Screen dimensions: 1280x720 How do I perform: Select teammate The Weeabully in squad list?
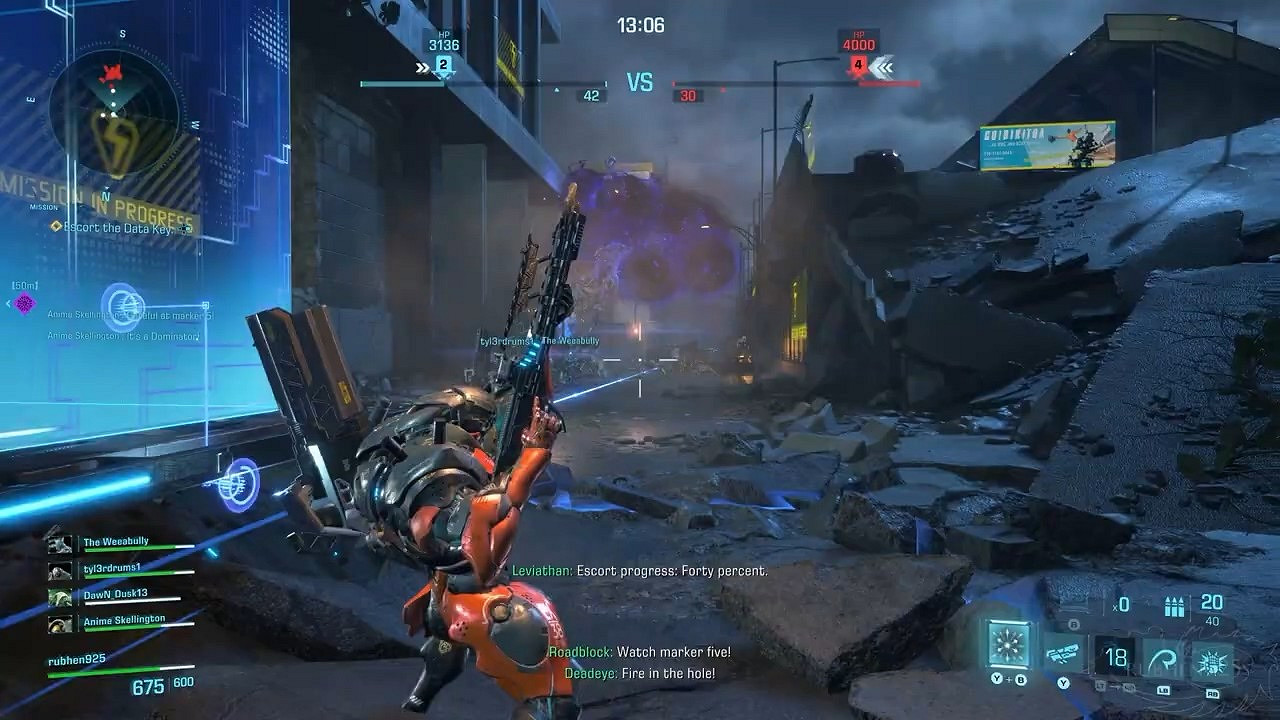[x=116, y=542]
